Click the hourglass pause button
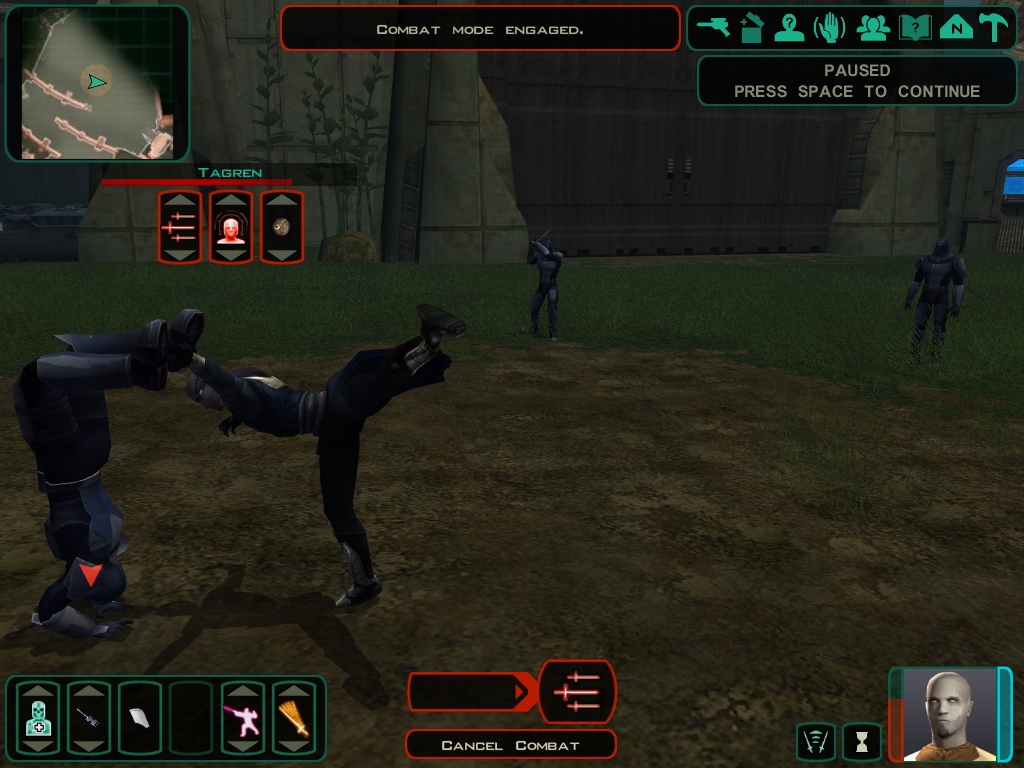 (x=861, y=741)
